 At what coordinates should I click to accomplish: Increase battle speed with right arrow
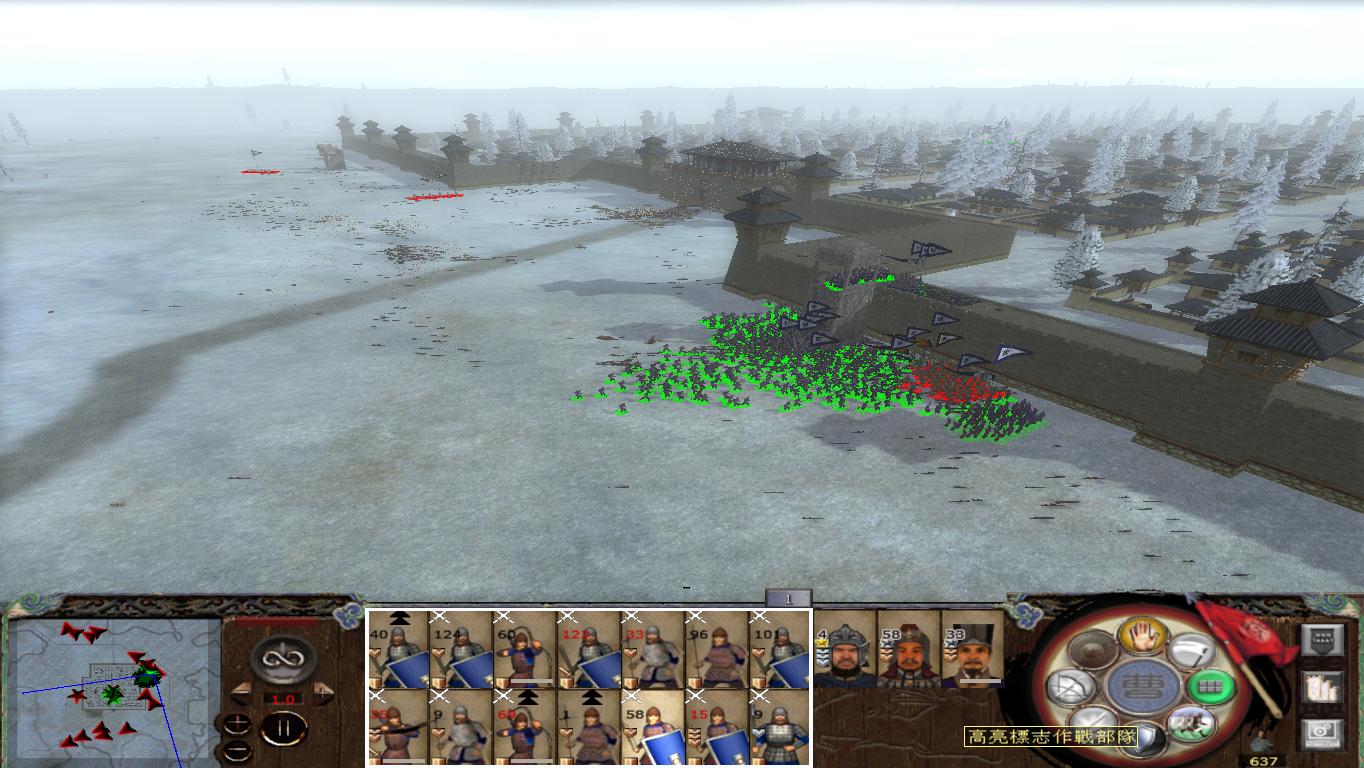coord(322,692)
